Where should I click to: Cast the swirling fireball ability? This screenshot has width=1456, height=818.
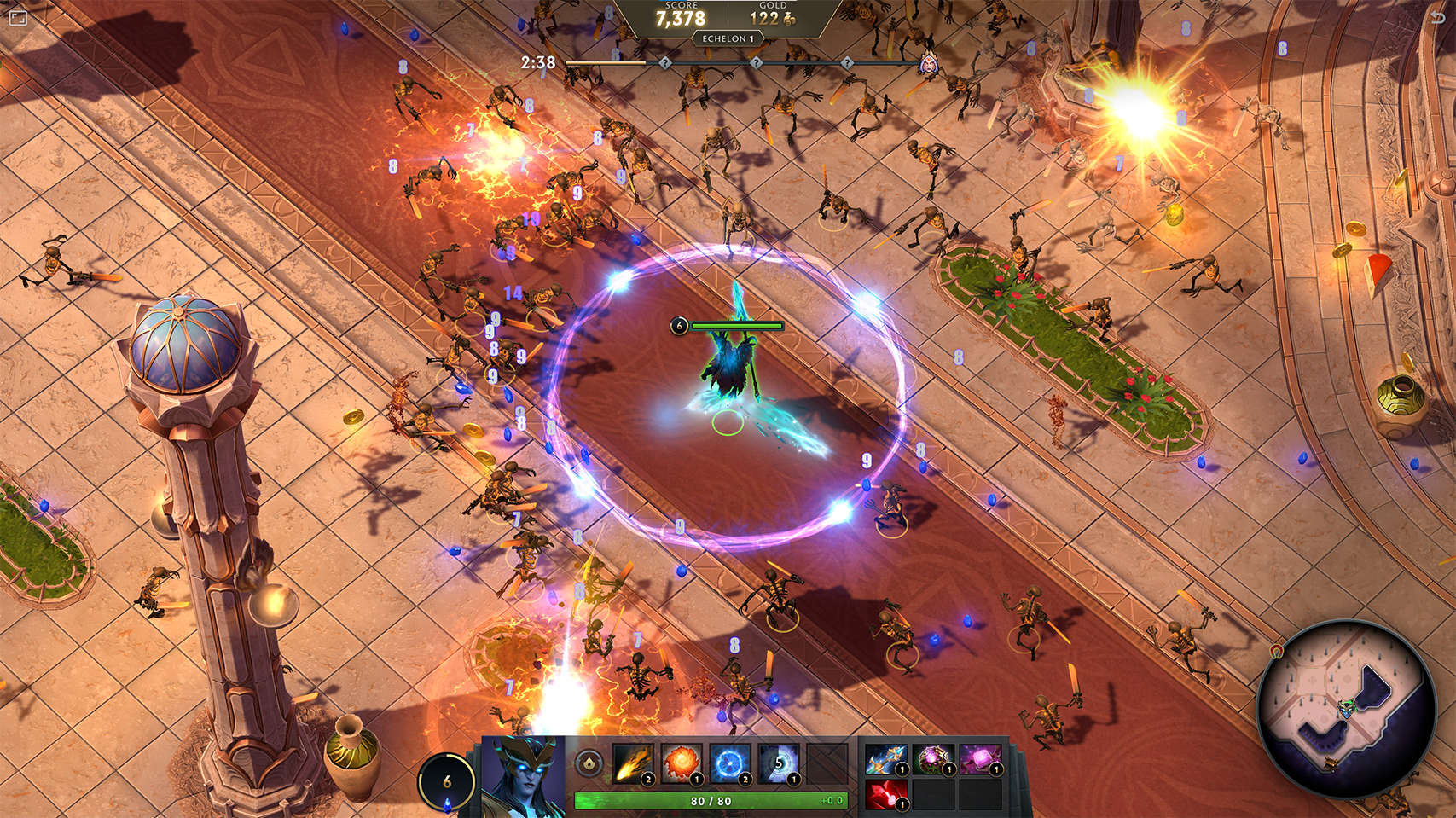681,763
